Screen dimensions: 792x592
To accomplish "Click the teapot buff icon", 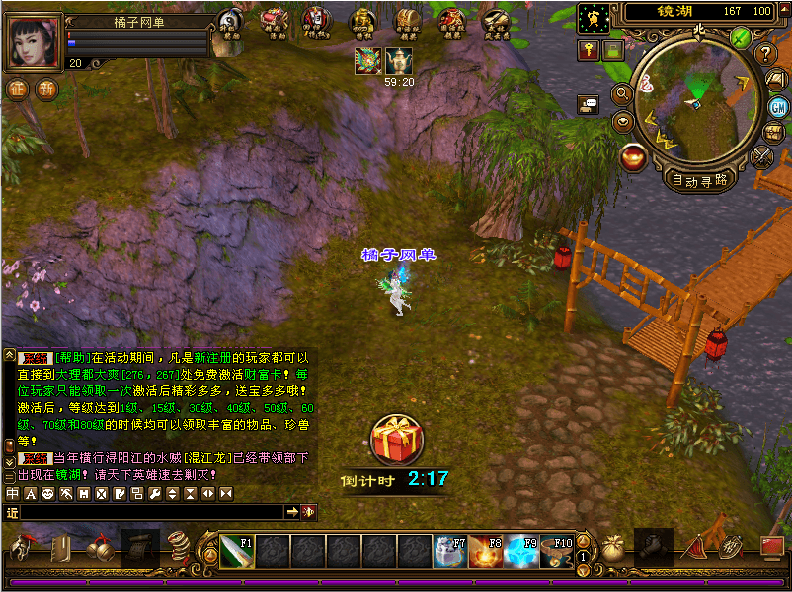I will coord(399,61).
